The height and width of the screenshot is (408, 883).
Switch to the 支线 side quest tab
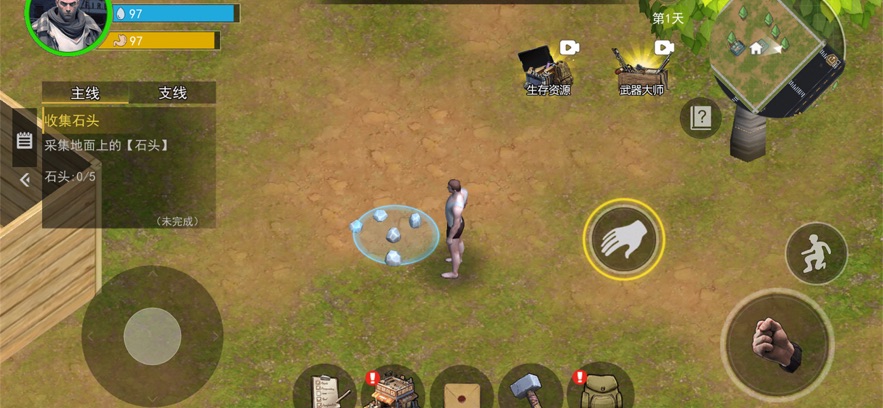point(173,93)
